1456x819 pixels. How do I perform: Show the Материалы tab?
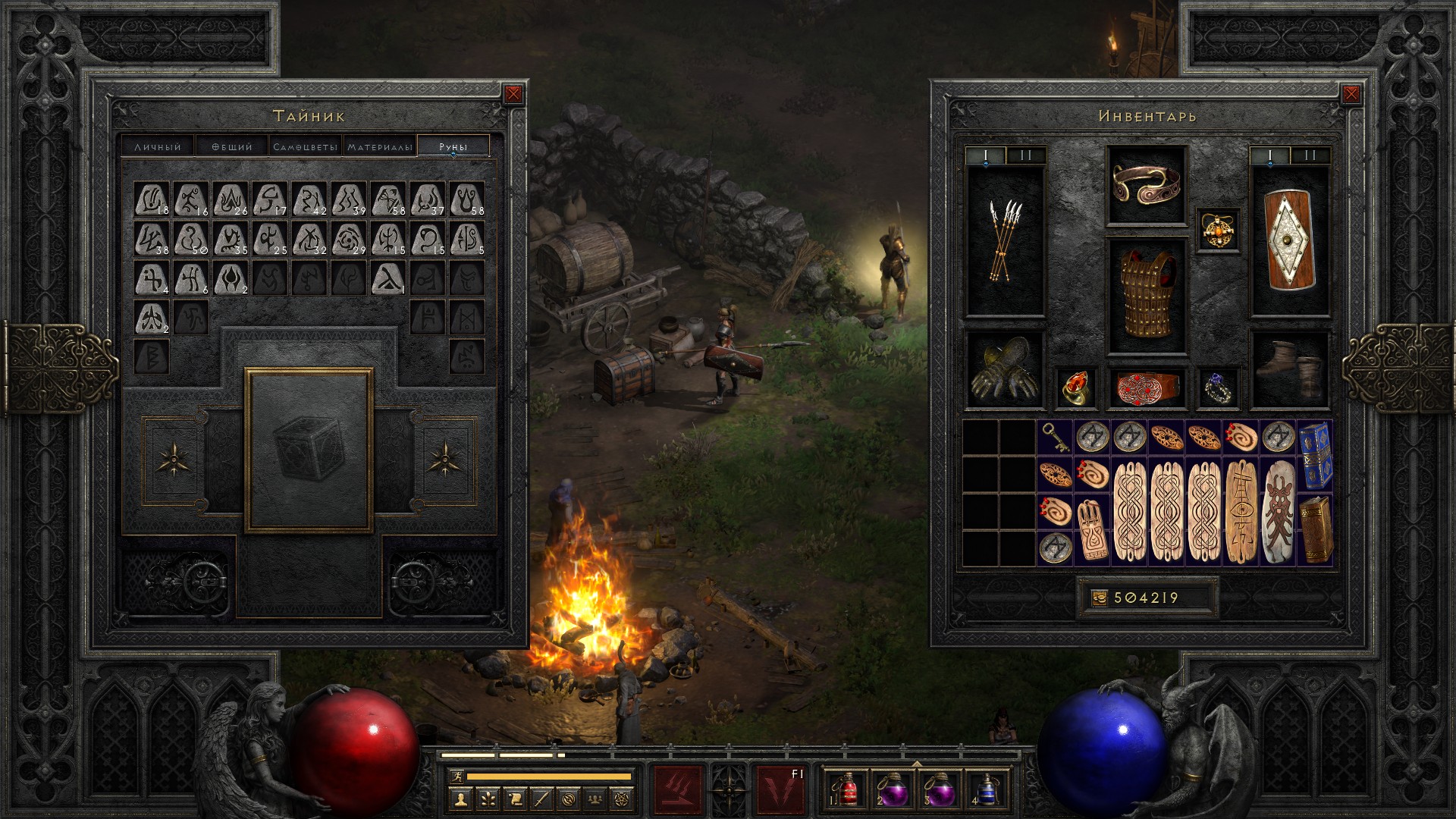[380, 146]
